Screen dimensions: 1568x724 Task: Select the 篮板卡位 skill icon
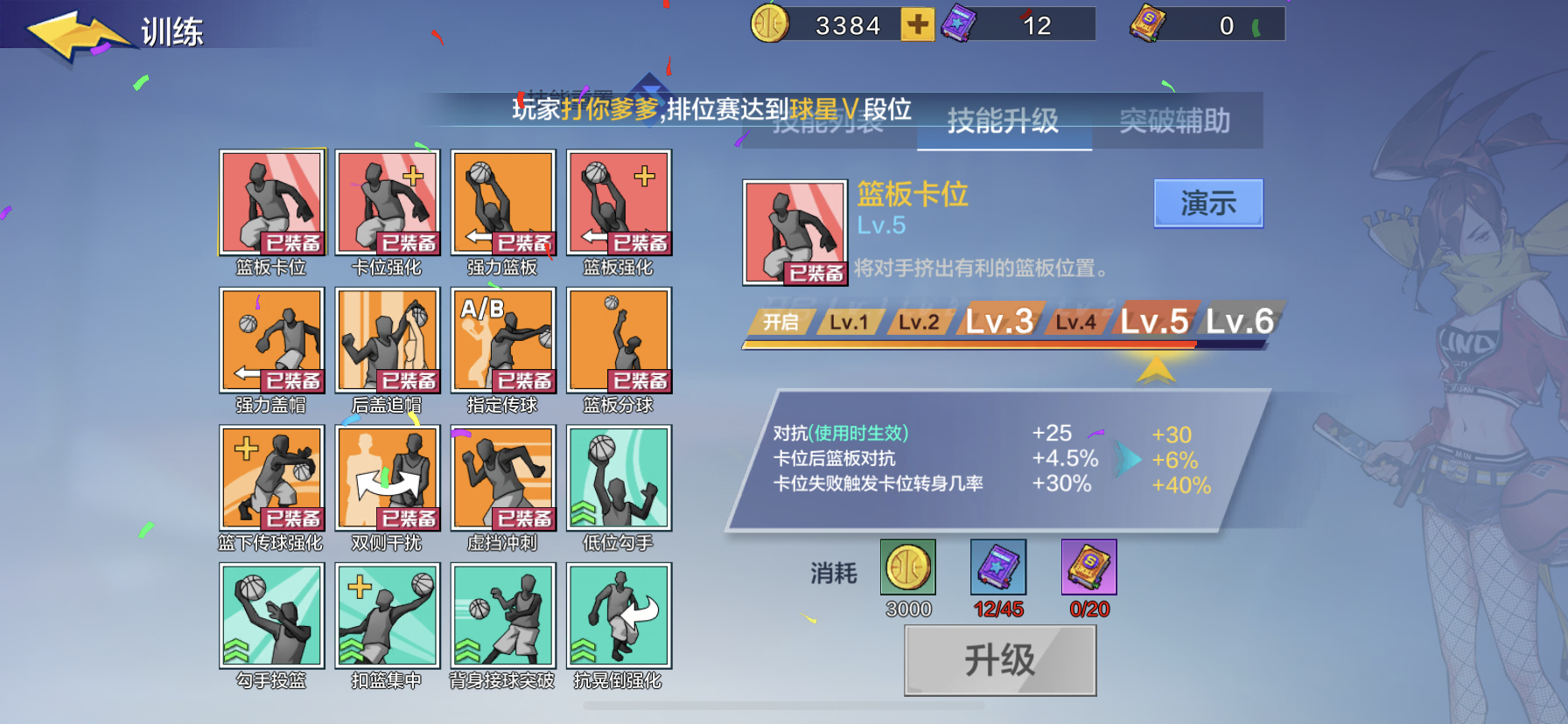point(271,203)
